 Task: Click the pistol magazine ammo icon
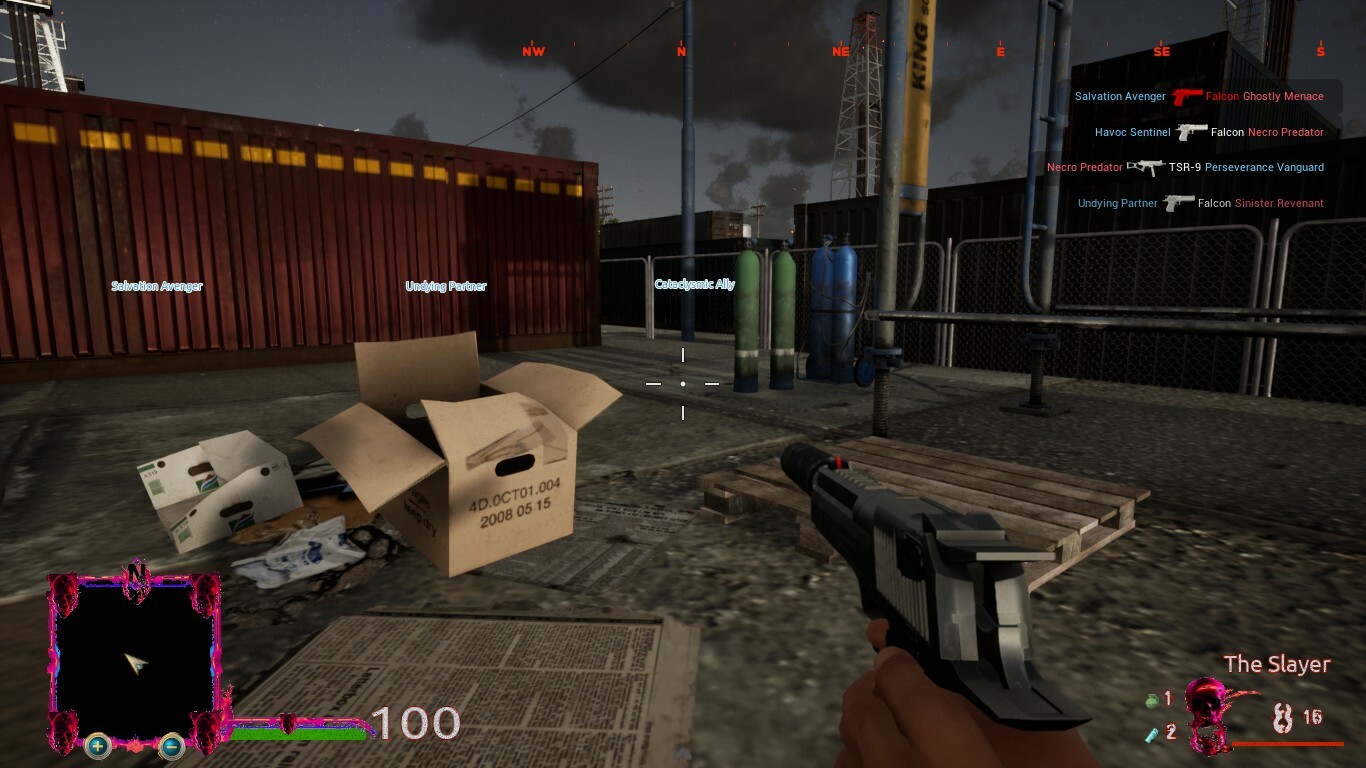click(x=1283, y=719)
